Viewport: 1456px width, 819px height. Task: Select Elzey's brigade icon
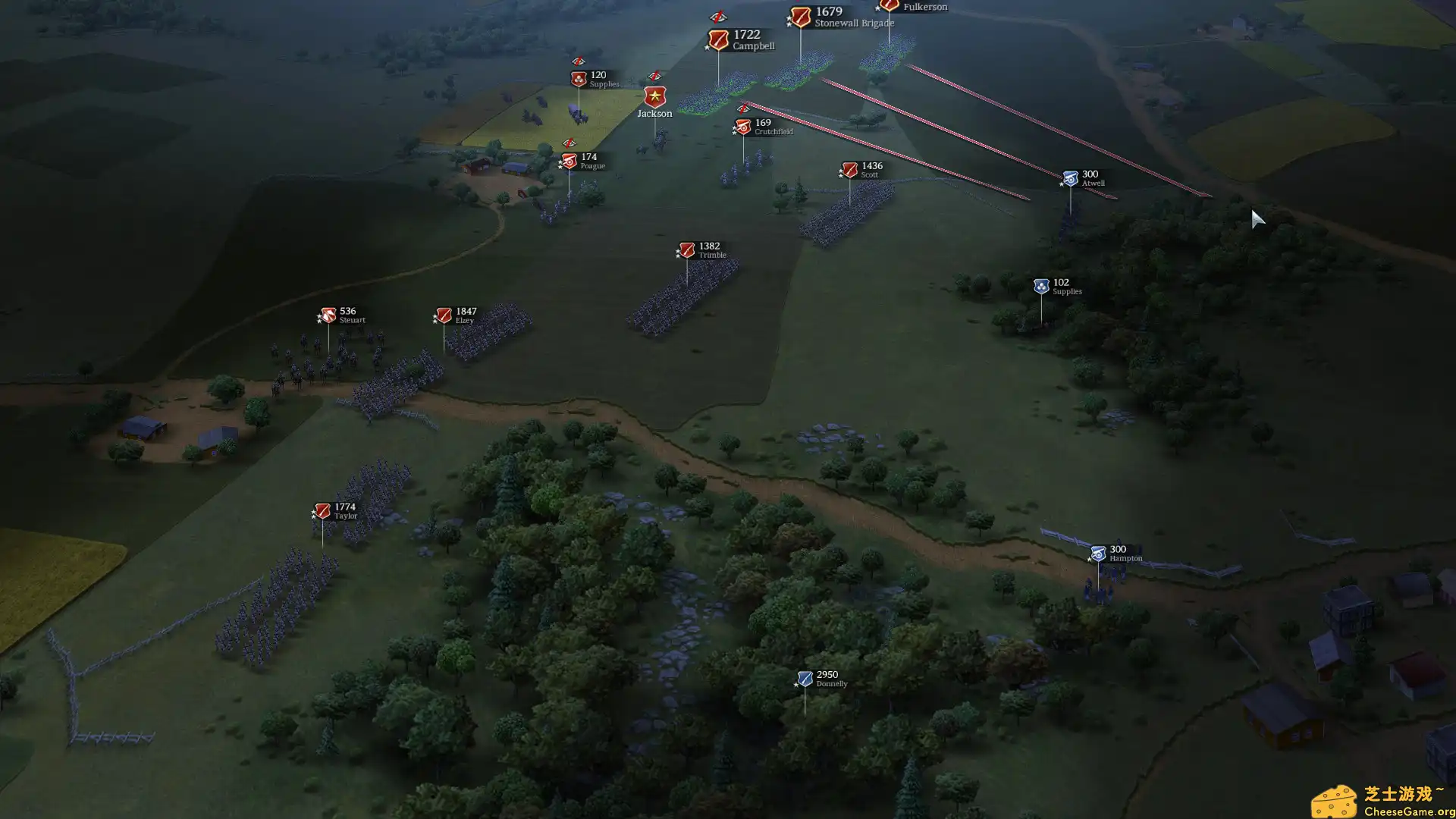point(444,314)
